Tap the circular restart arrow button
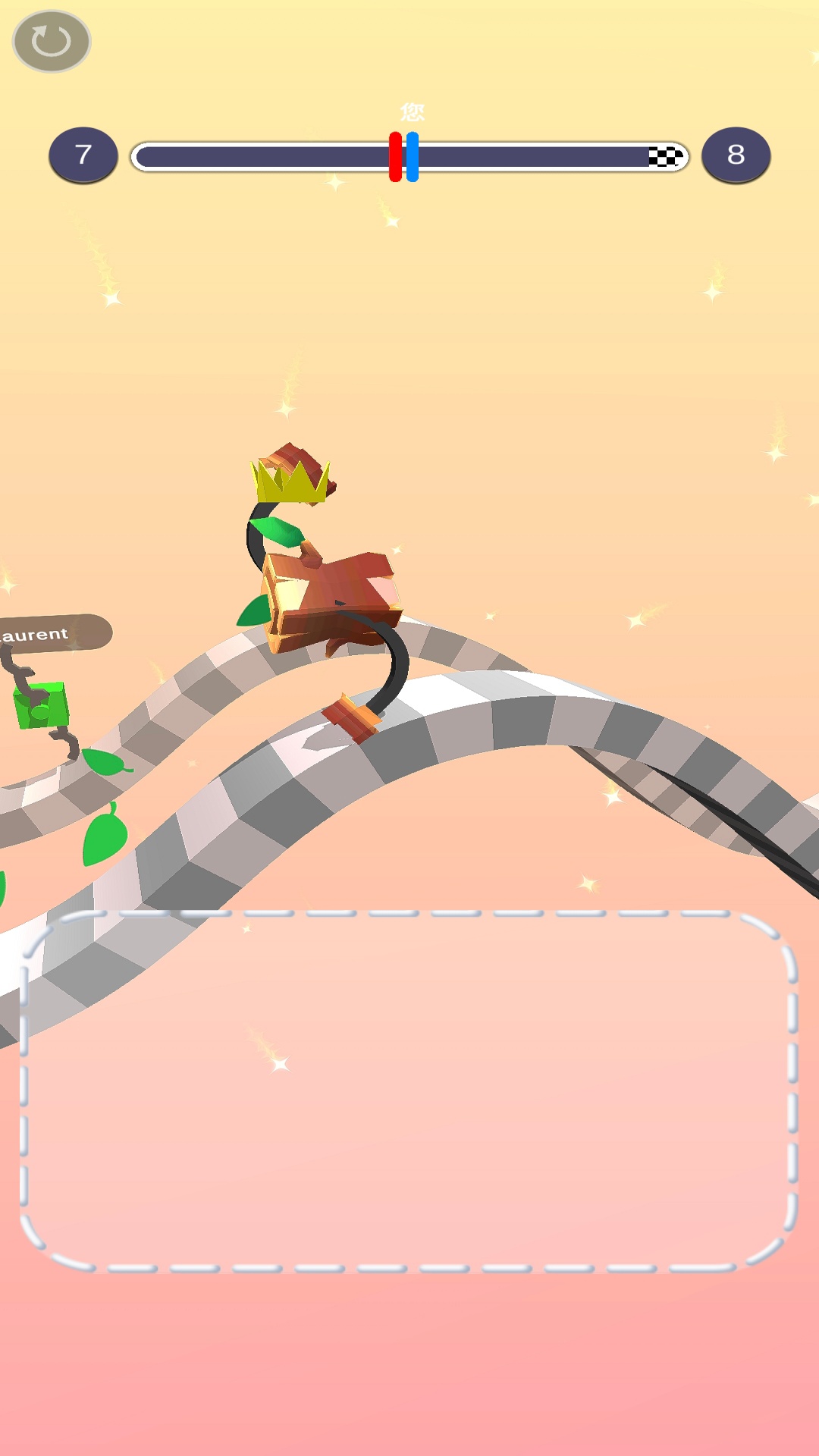This screenshot has width=819, height=1456. 52,42
